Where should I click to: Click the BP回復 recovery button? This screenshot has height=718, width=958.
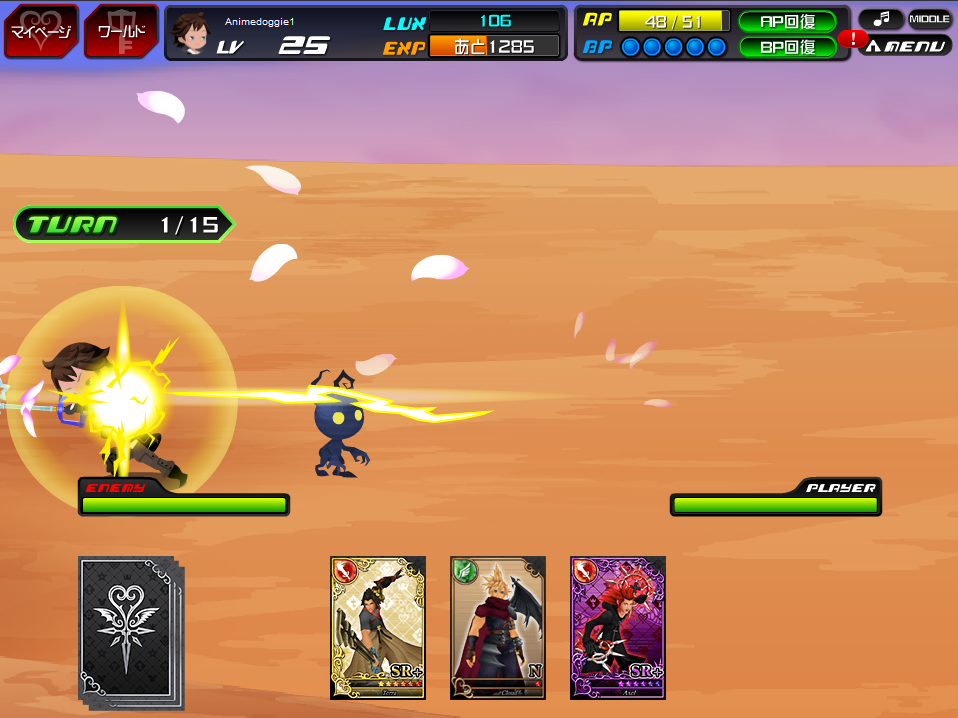coord(787,46)
